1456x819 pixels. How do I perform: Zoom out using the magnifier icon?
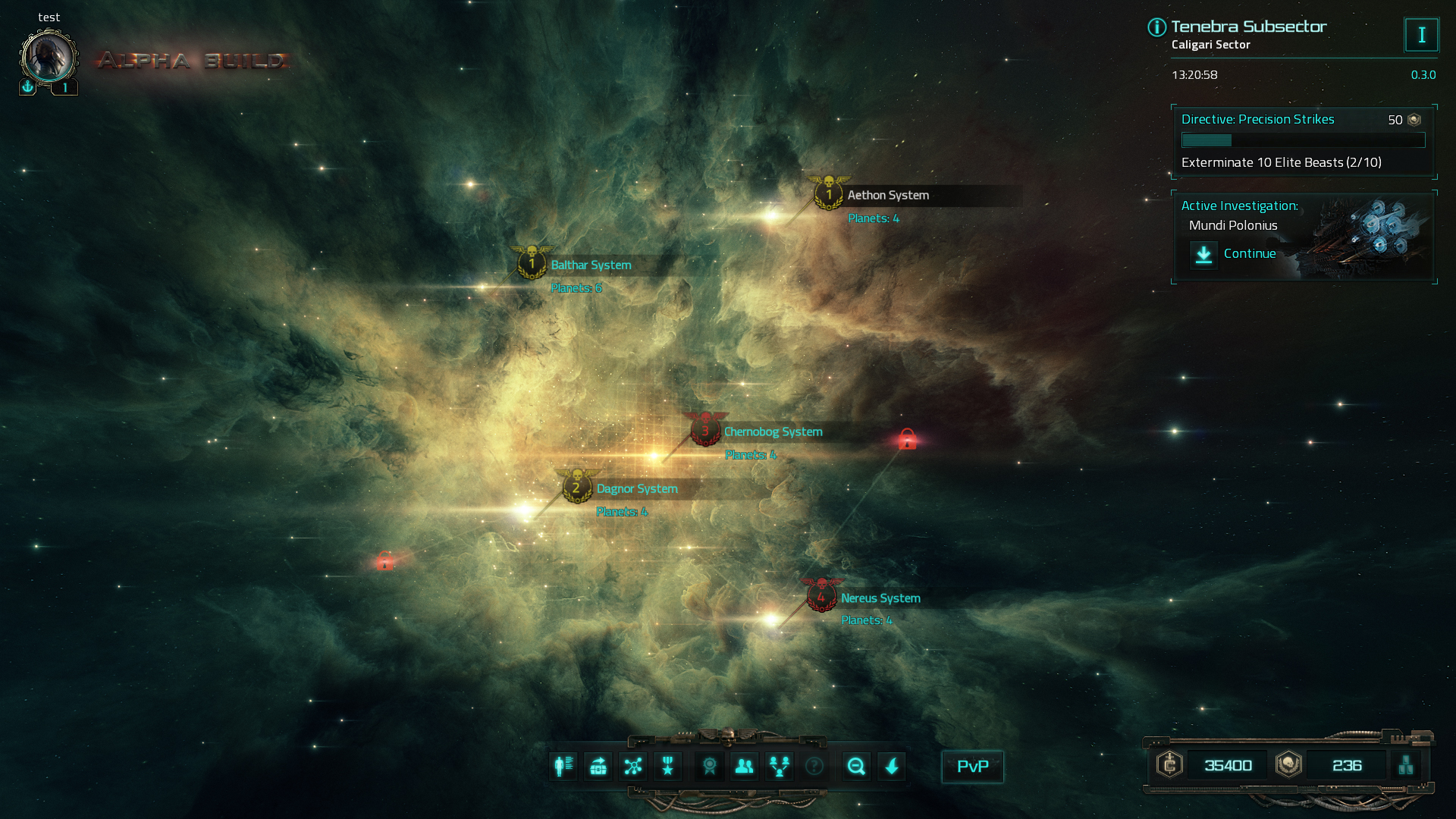point(857,767)
